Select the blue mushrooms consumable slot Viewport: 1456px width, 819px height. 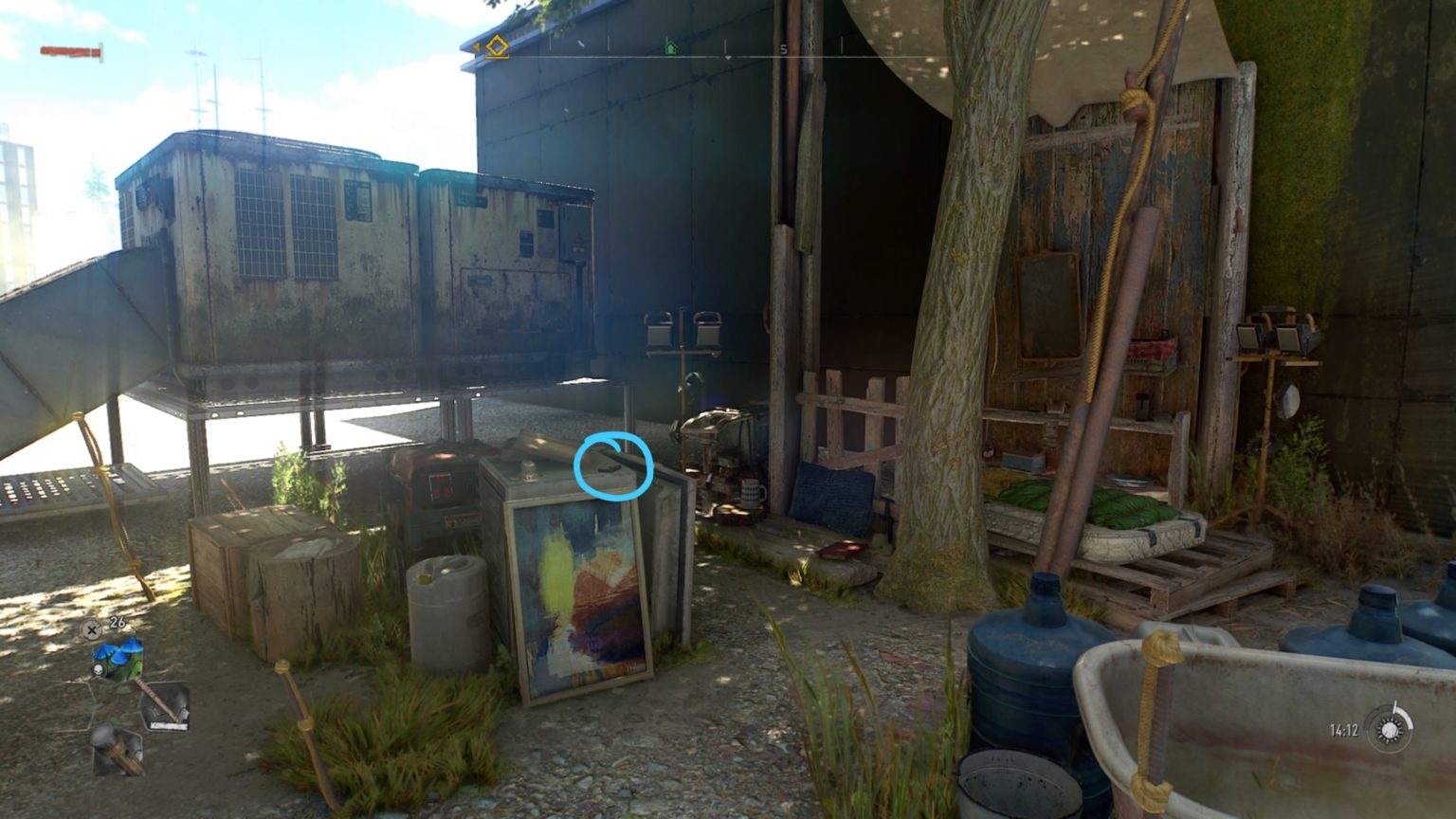tap(118, 654)
